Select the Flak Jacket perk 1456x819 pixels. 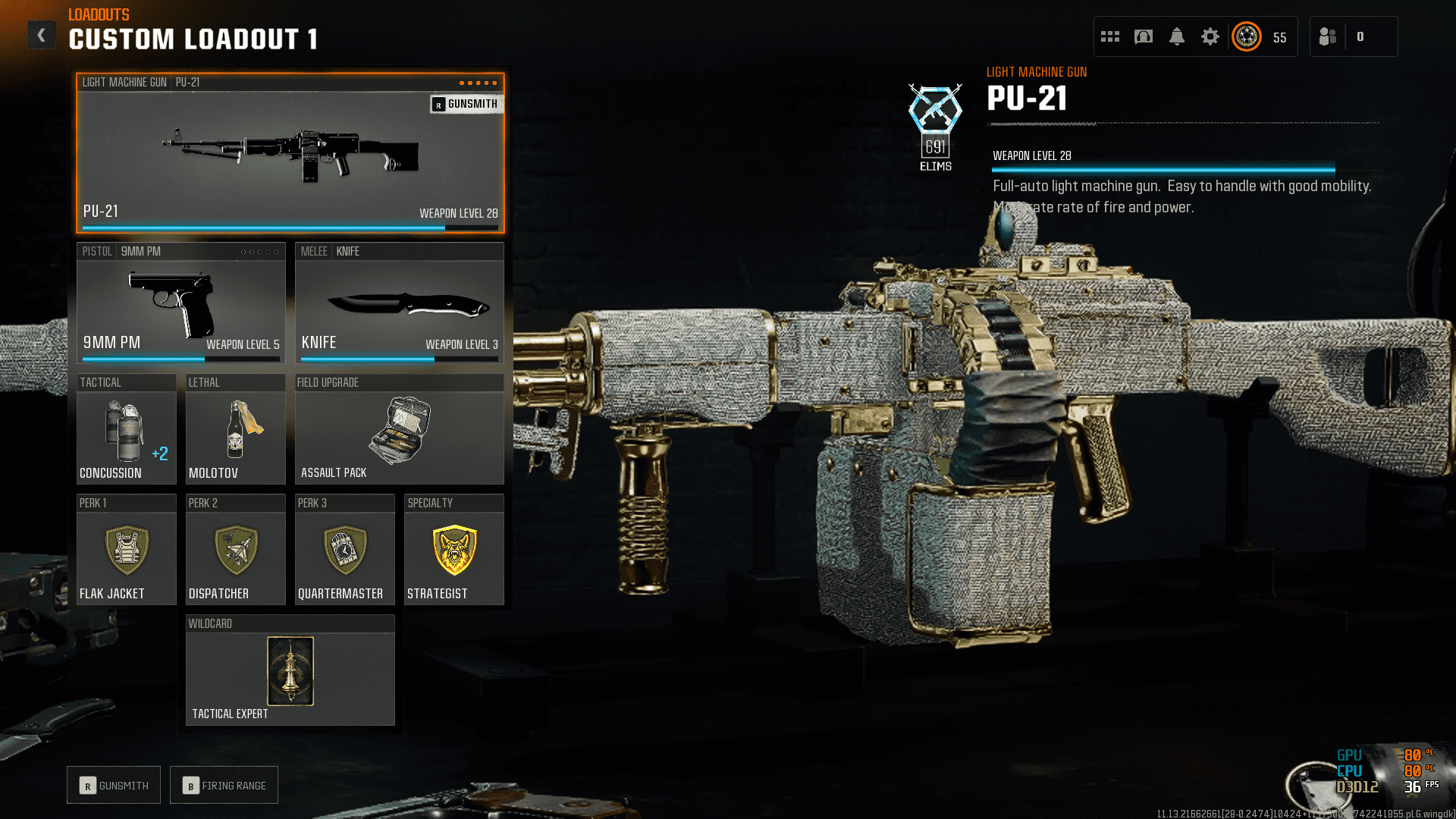127,550
